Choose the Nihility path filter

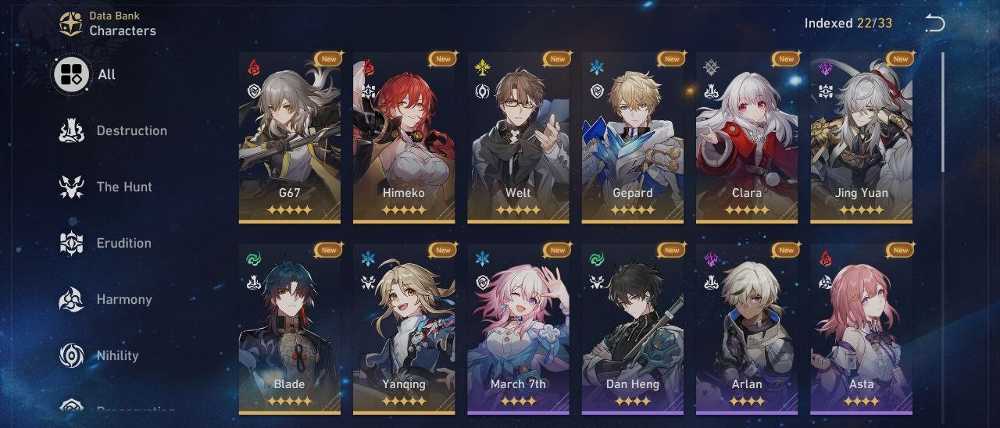(99, 355)
